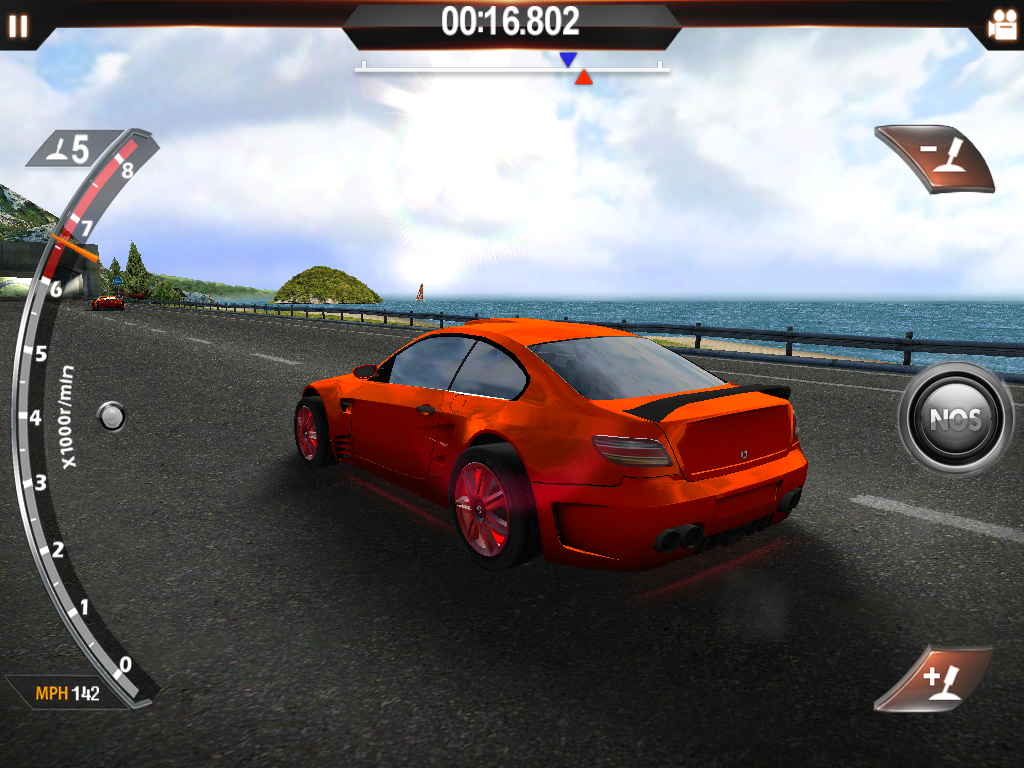This screenshot has height=768, width=1024.
Task: Activate the NOS boost
Action: [955, 418]
